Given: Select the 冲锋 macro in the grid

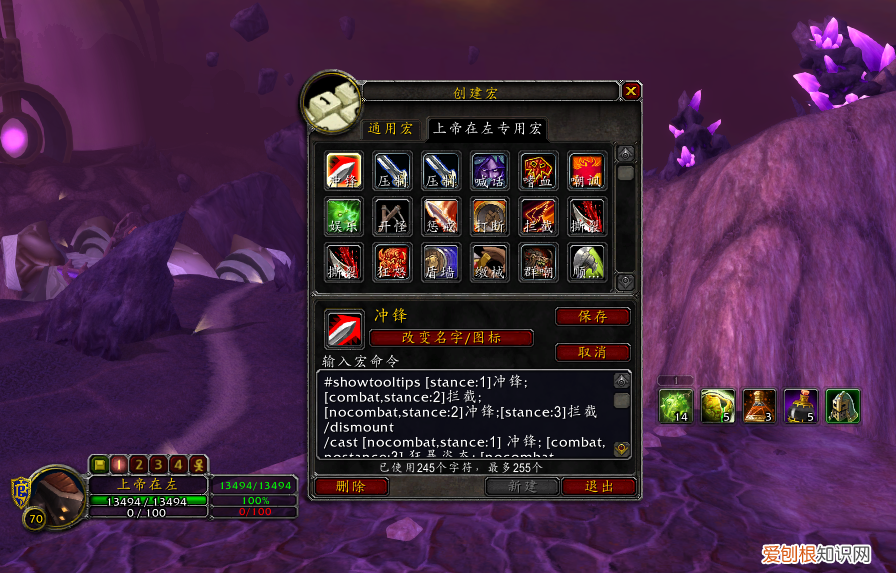Looking at the screenshot, I should [x=344, y=171].
